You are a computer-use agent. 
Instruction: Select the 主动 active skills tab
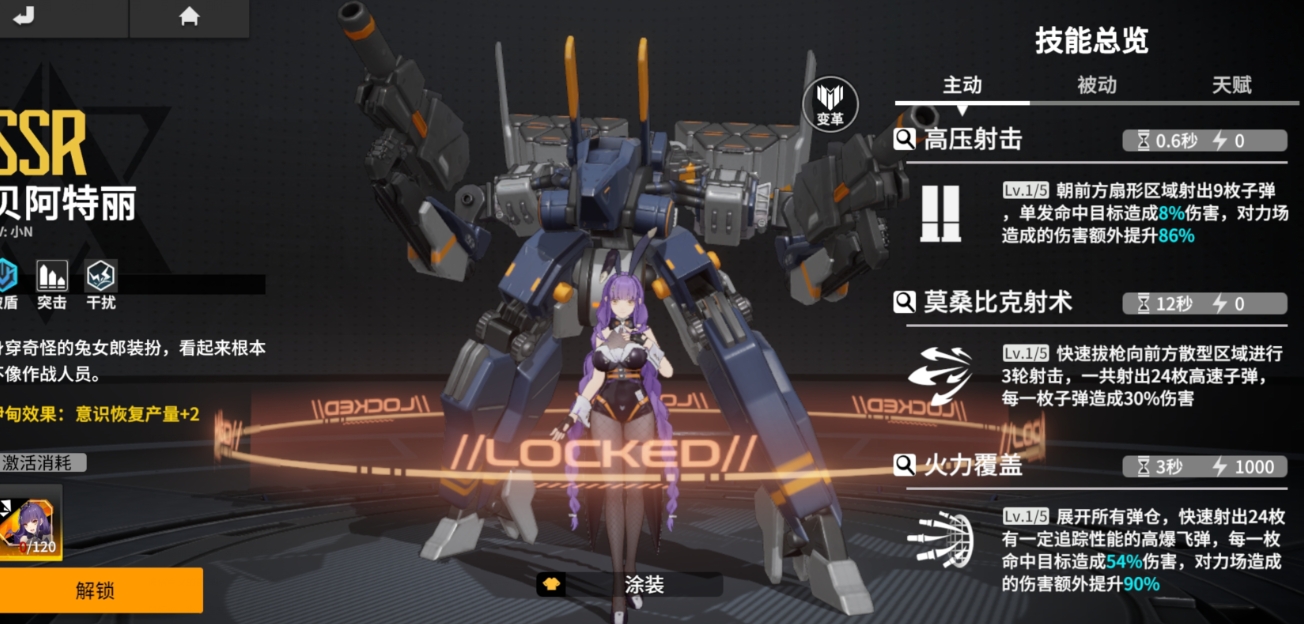pos(962,85)
